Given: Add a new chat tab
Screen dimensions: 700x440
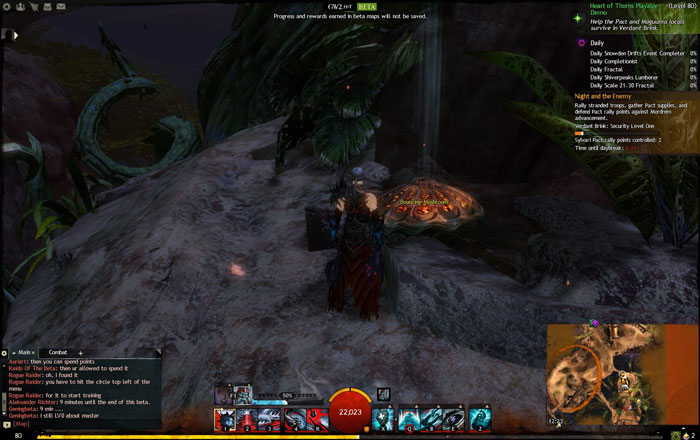Looking at the screenshot, I should point(81,353).
